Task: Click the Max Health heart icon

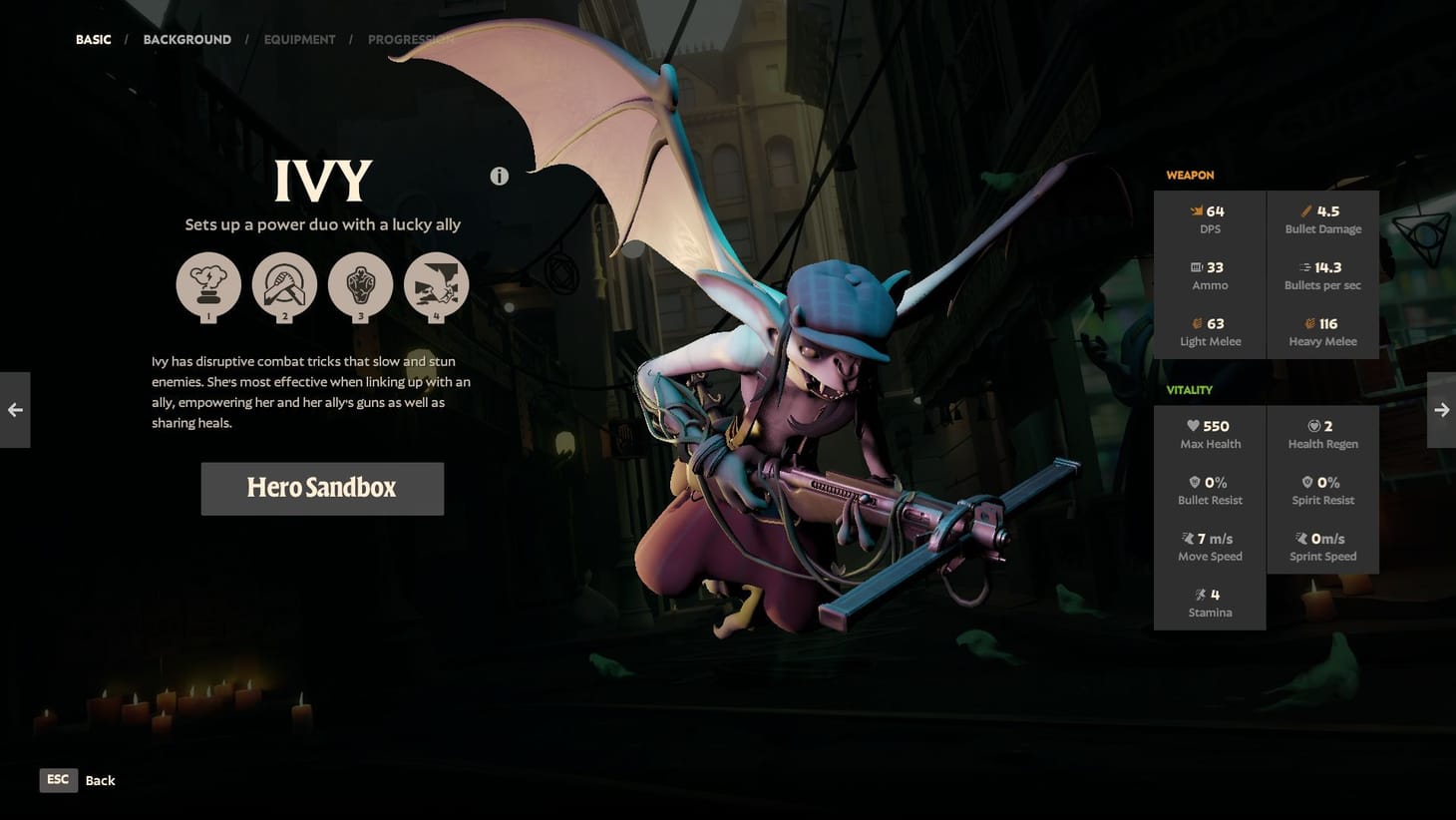Action: (1193, 425)
